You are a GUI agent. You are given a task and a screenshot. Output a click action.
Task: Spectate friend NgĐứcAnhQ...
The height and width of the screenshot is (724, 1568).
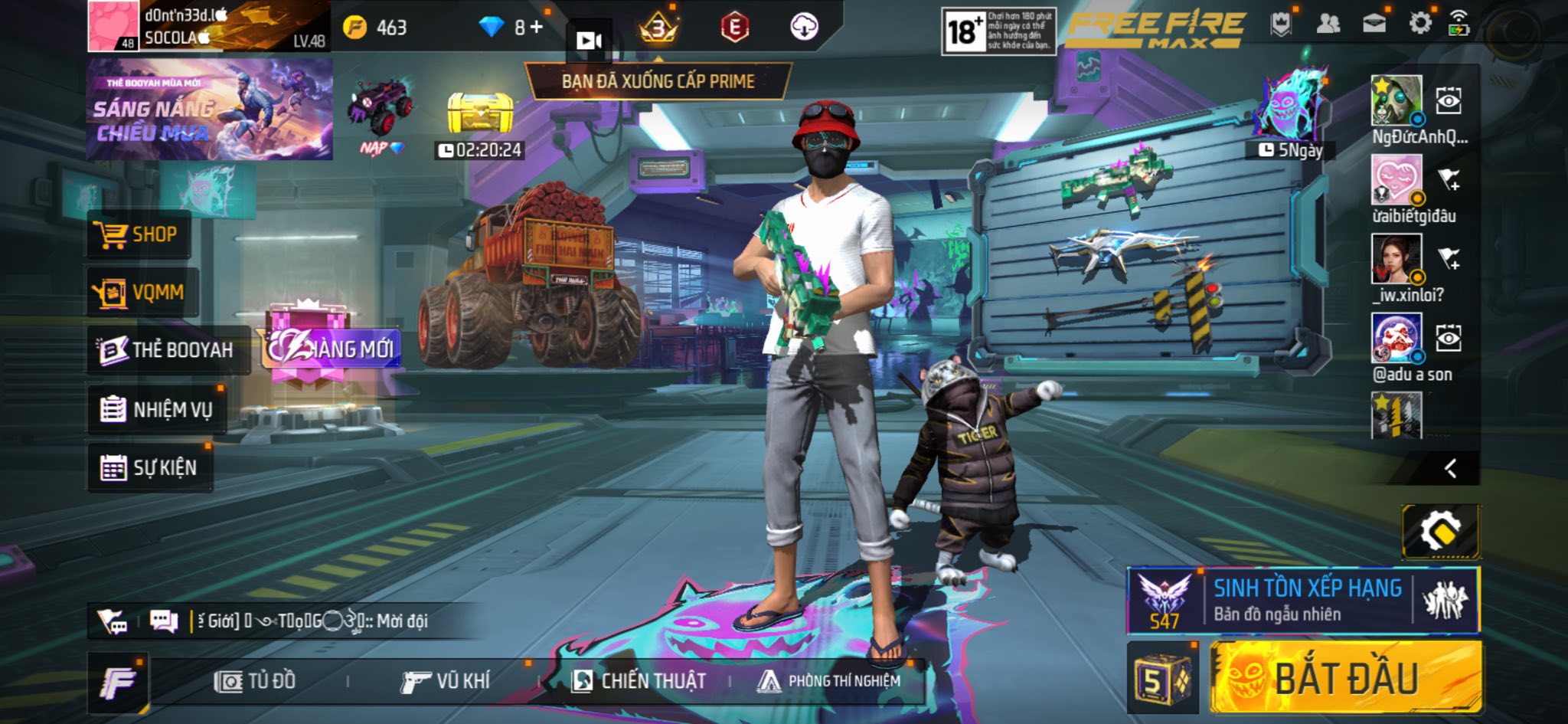click(x=1448, y=101)
